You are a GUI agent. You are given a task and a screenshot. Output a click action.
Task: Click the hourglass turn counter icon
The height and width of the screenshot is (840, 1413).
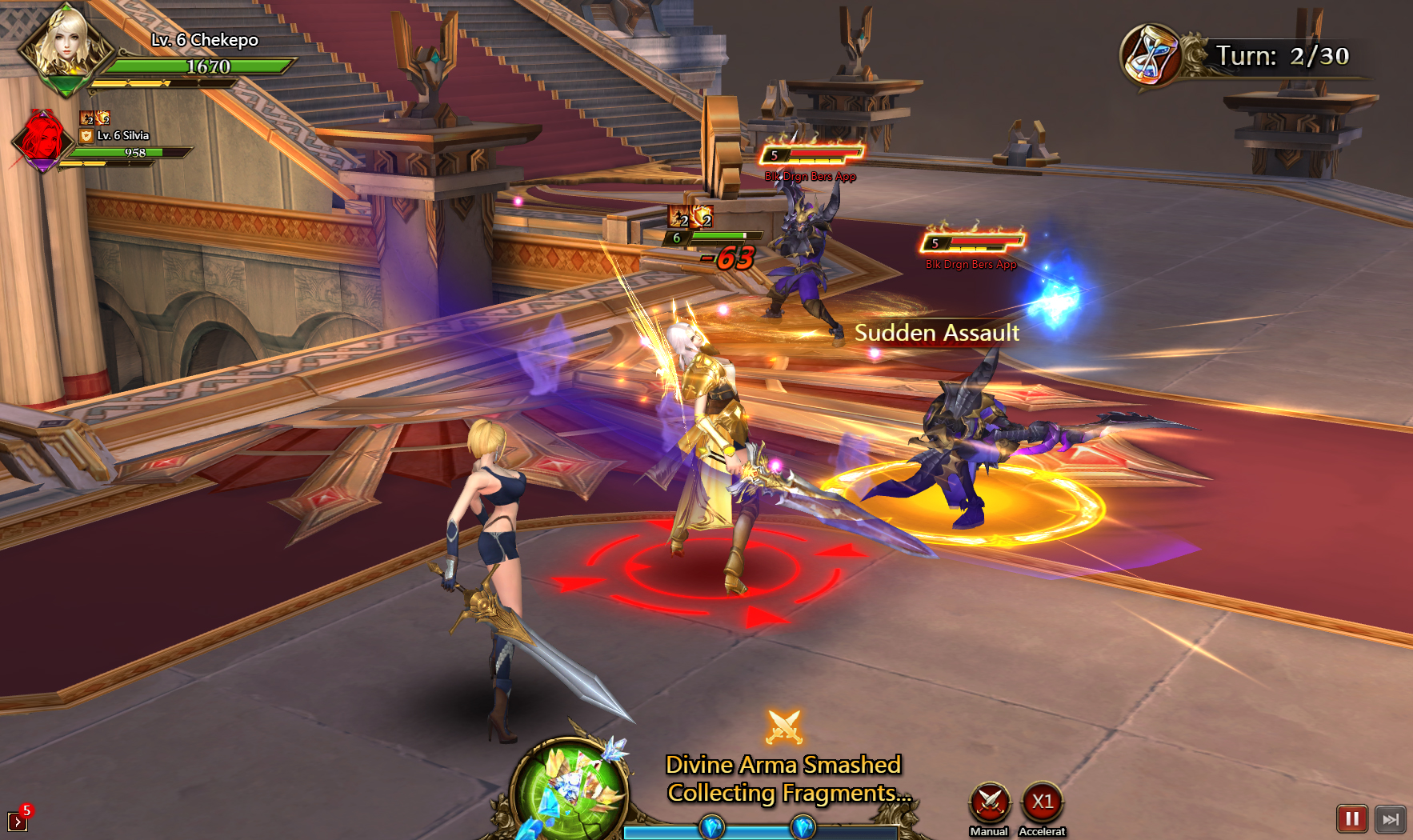1150,55
